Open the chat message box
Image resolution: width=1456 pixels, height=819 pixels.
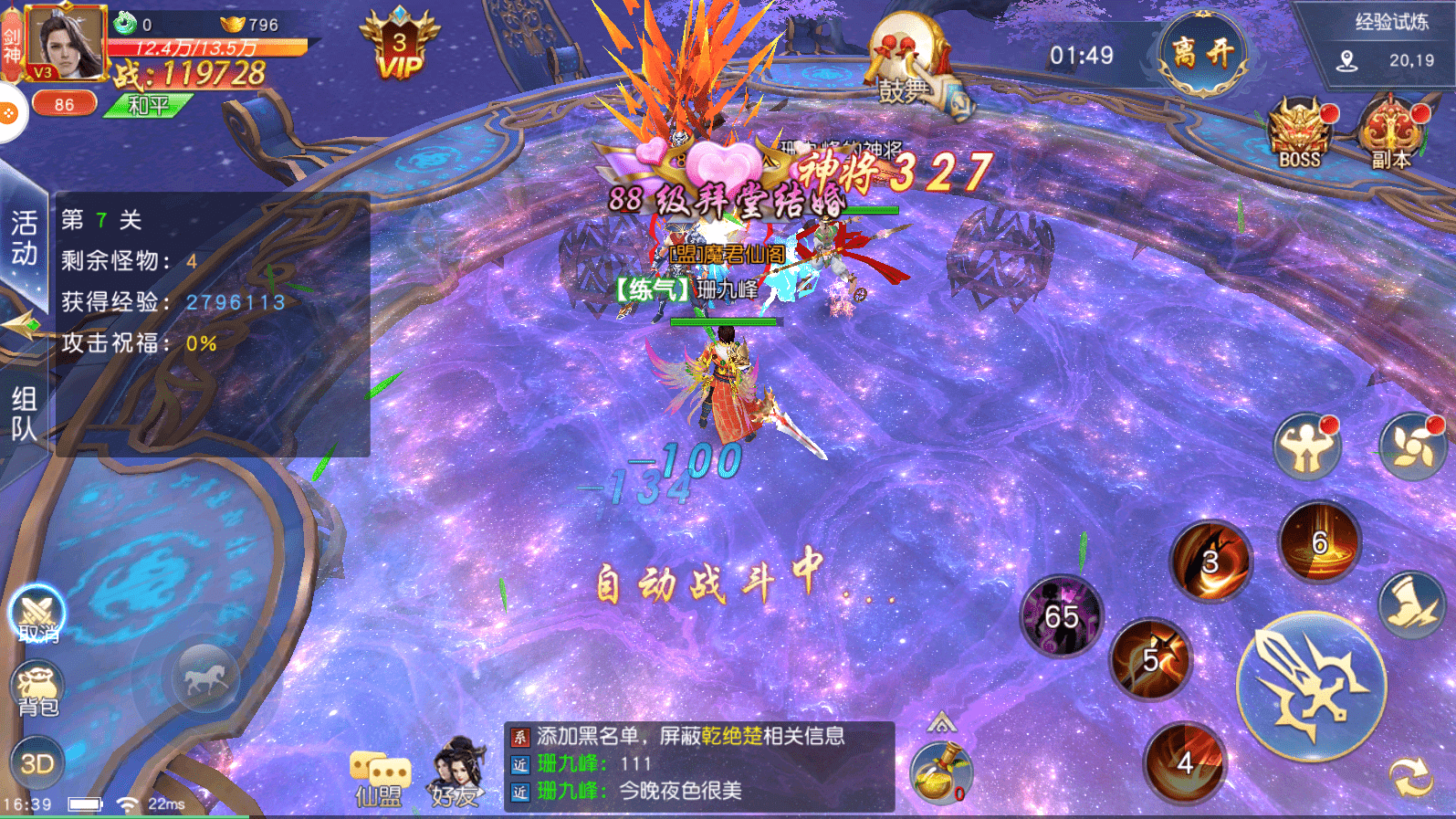tap(698, 764)
